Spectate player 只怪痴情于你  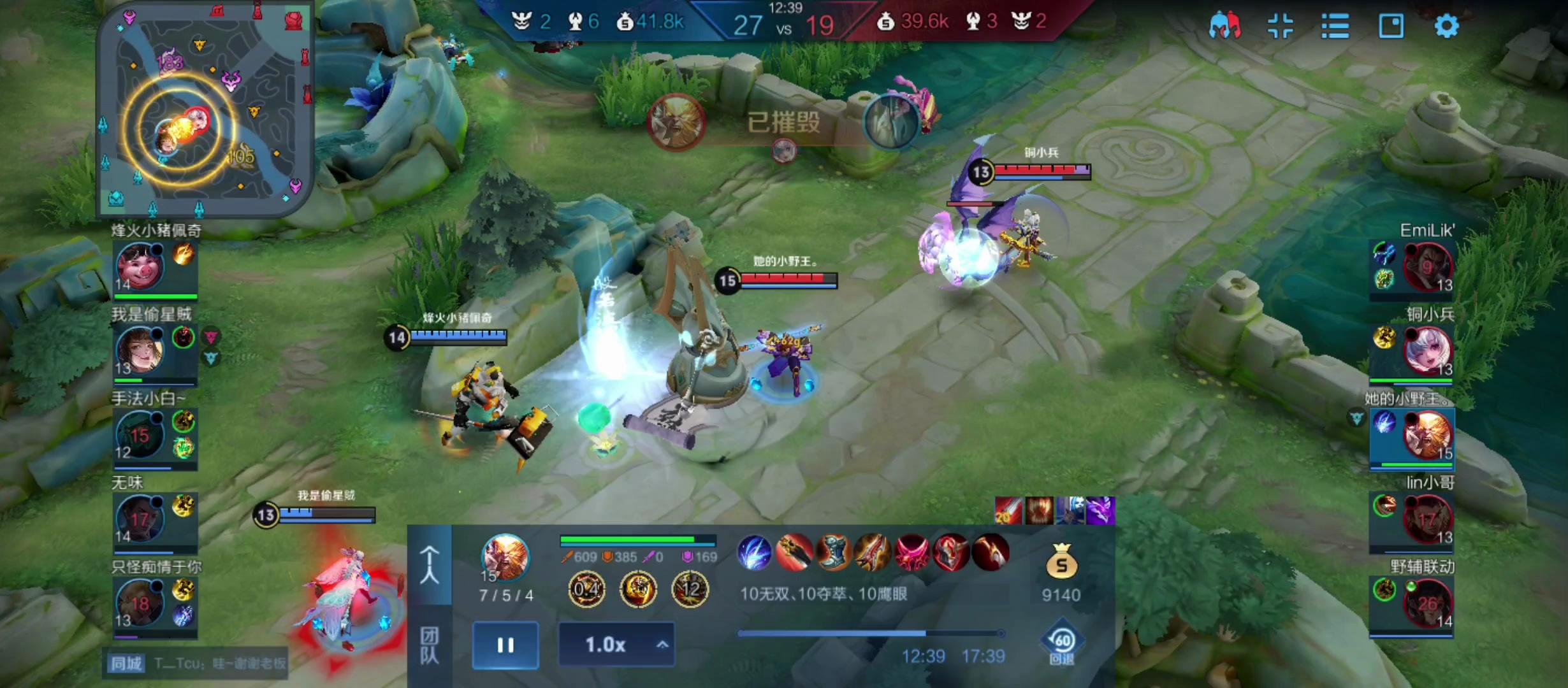(140, 602)
